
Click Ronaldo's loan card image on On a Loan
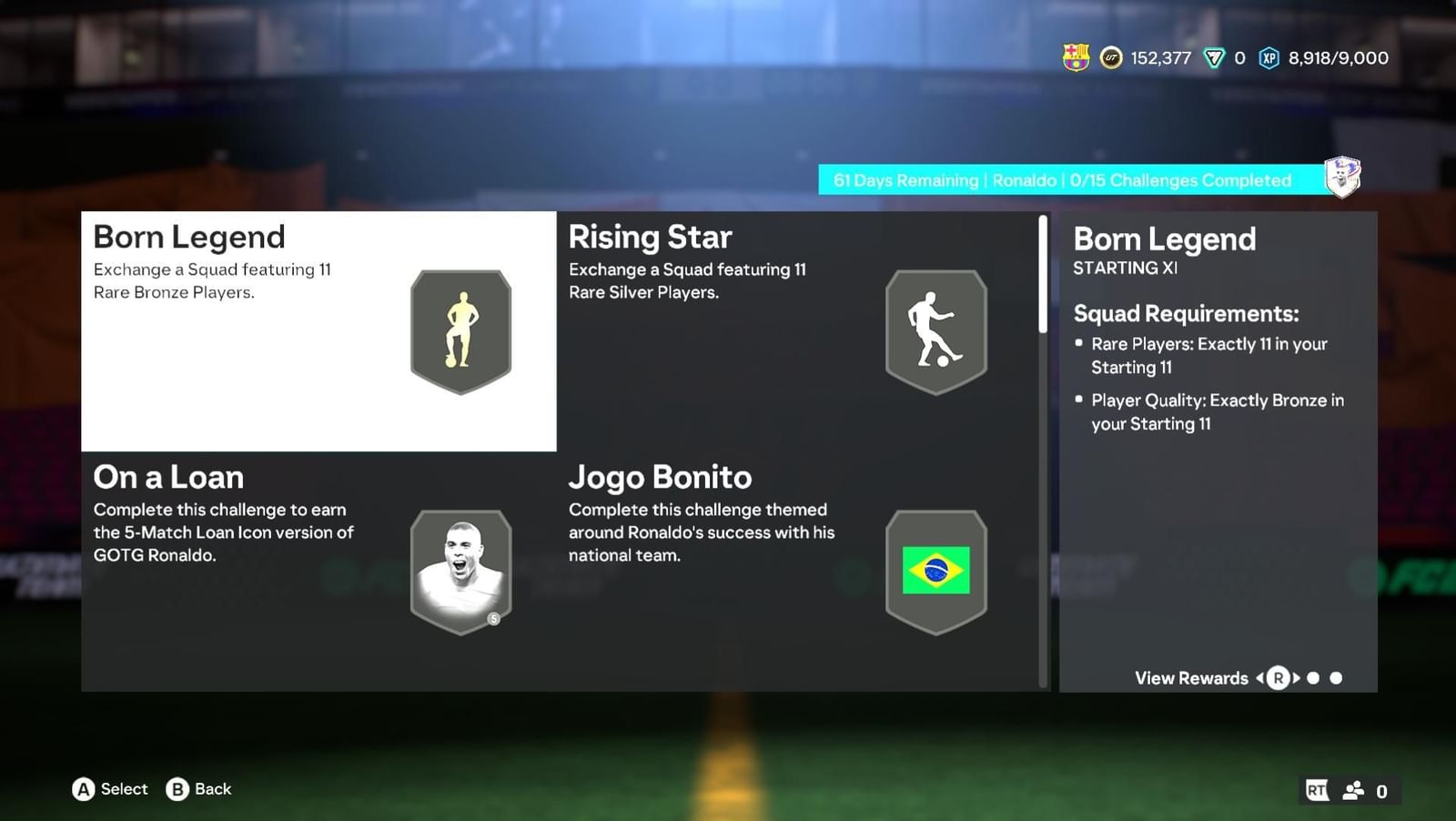pyautogui.click(x=460, y=570)
